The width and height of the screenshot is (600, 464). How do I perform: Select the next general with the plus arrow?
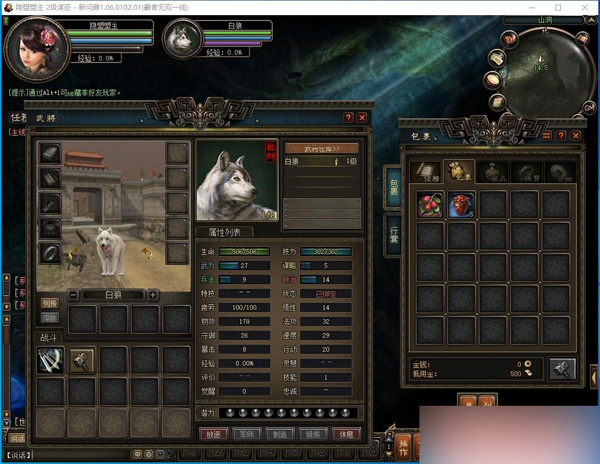point(152,295)
